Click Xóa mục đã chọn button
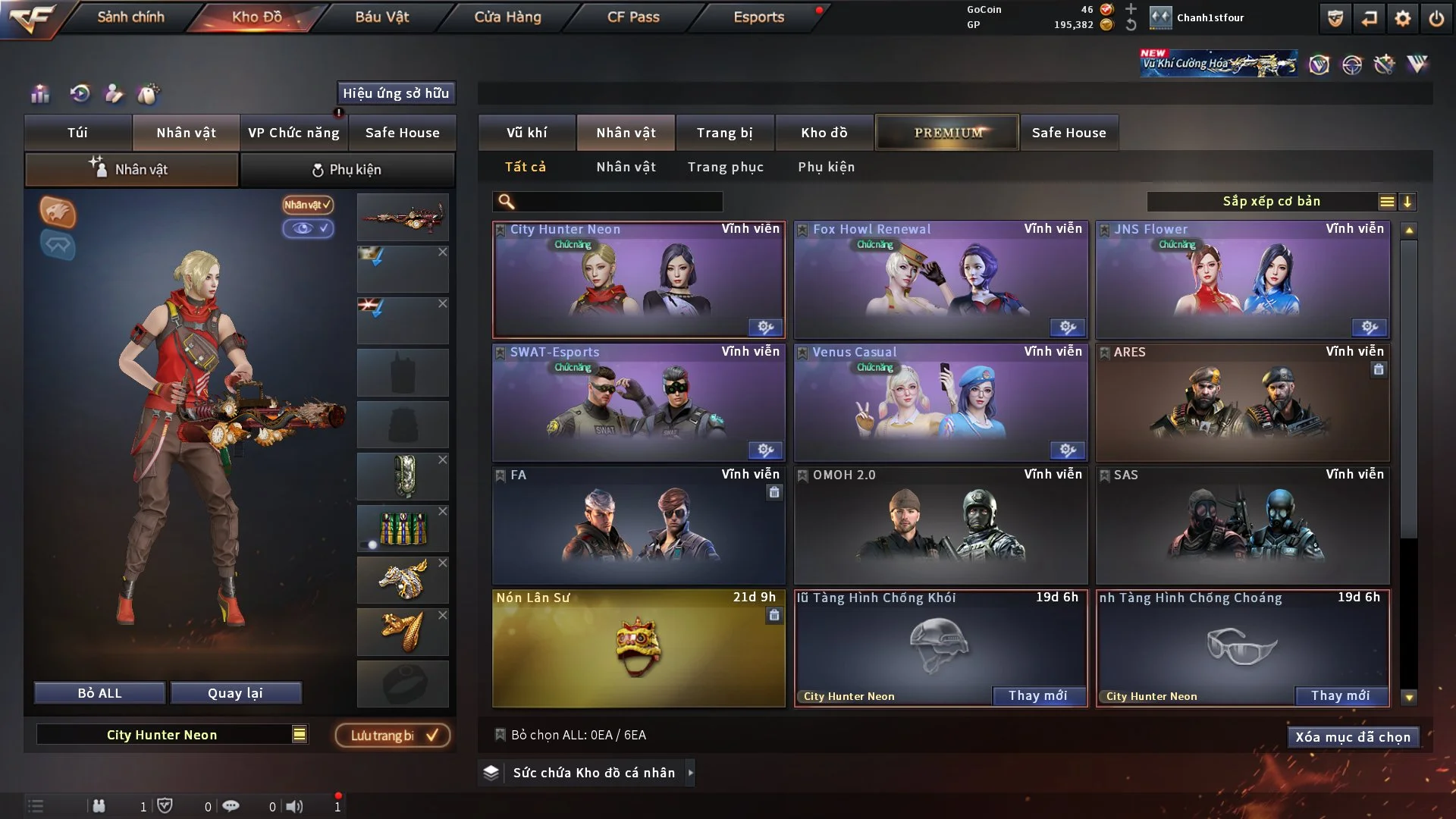Image resolution: width=1456 pixels, height=819 pixels. point(1352,737)
